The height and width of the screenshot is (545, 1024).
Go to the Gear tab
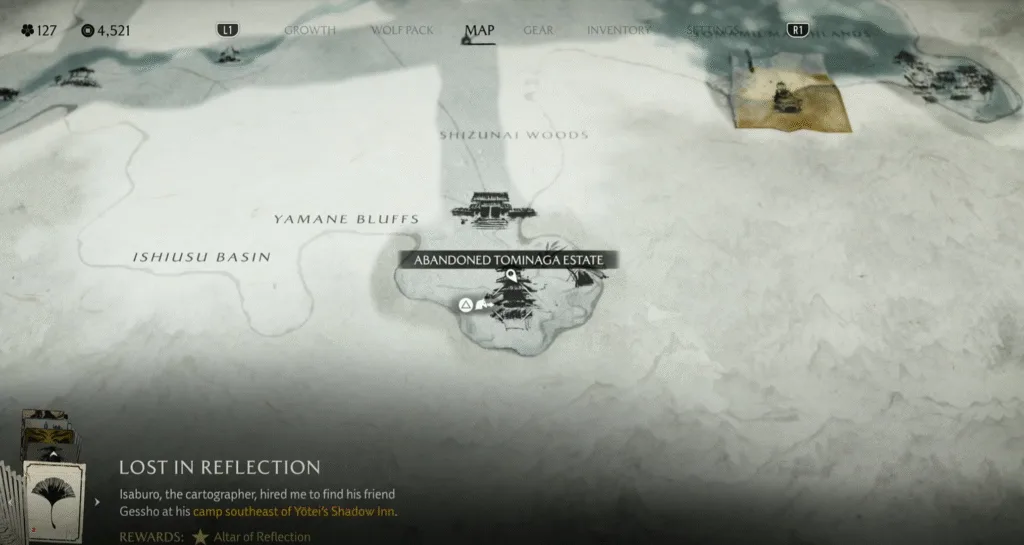[538, 30]
